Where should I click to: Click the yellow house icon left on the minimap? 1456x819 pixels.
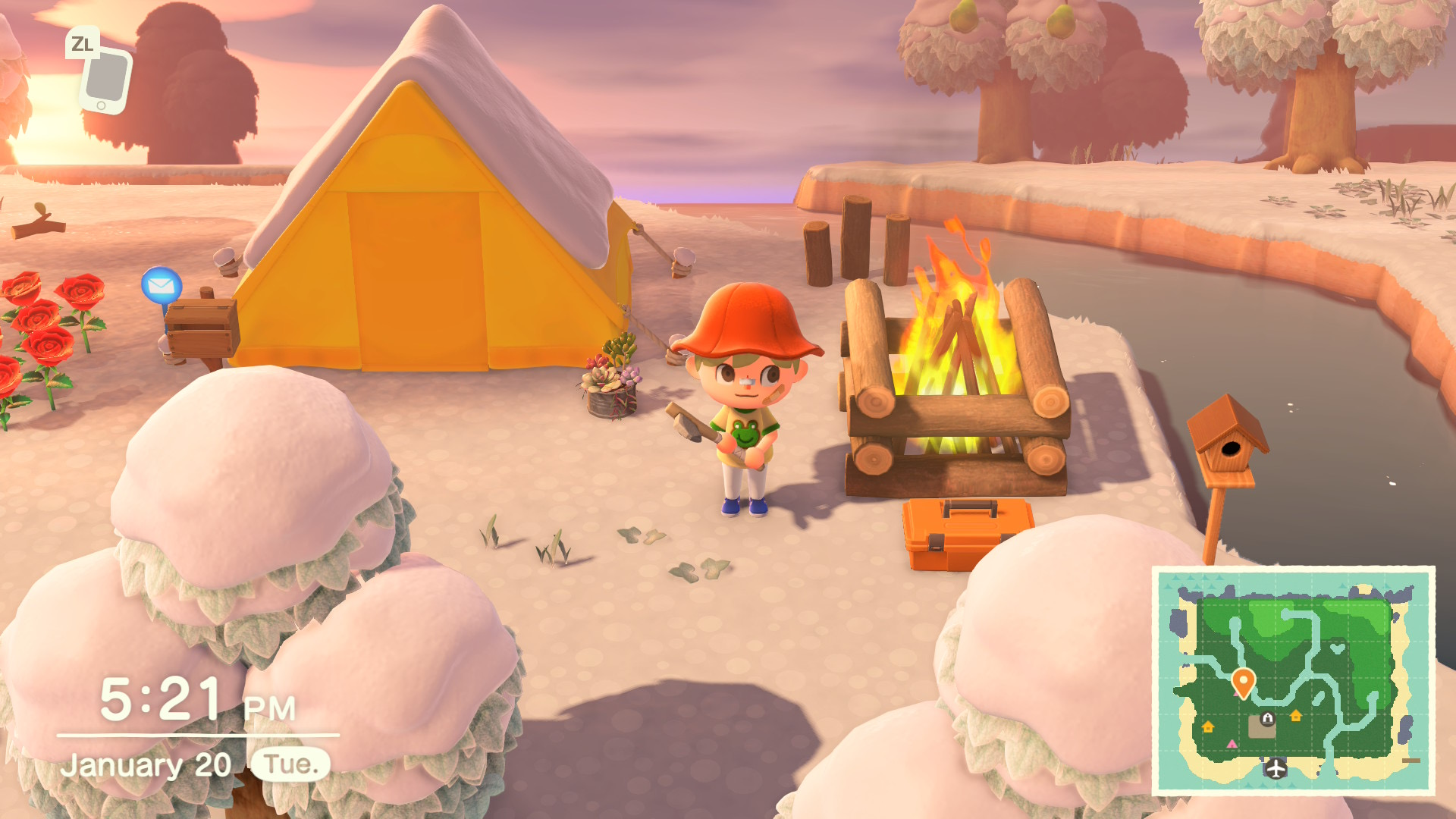click(1208, 726)
